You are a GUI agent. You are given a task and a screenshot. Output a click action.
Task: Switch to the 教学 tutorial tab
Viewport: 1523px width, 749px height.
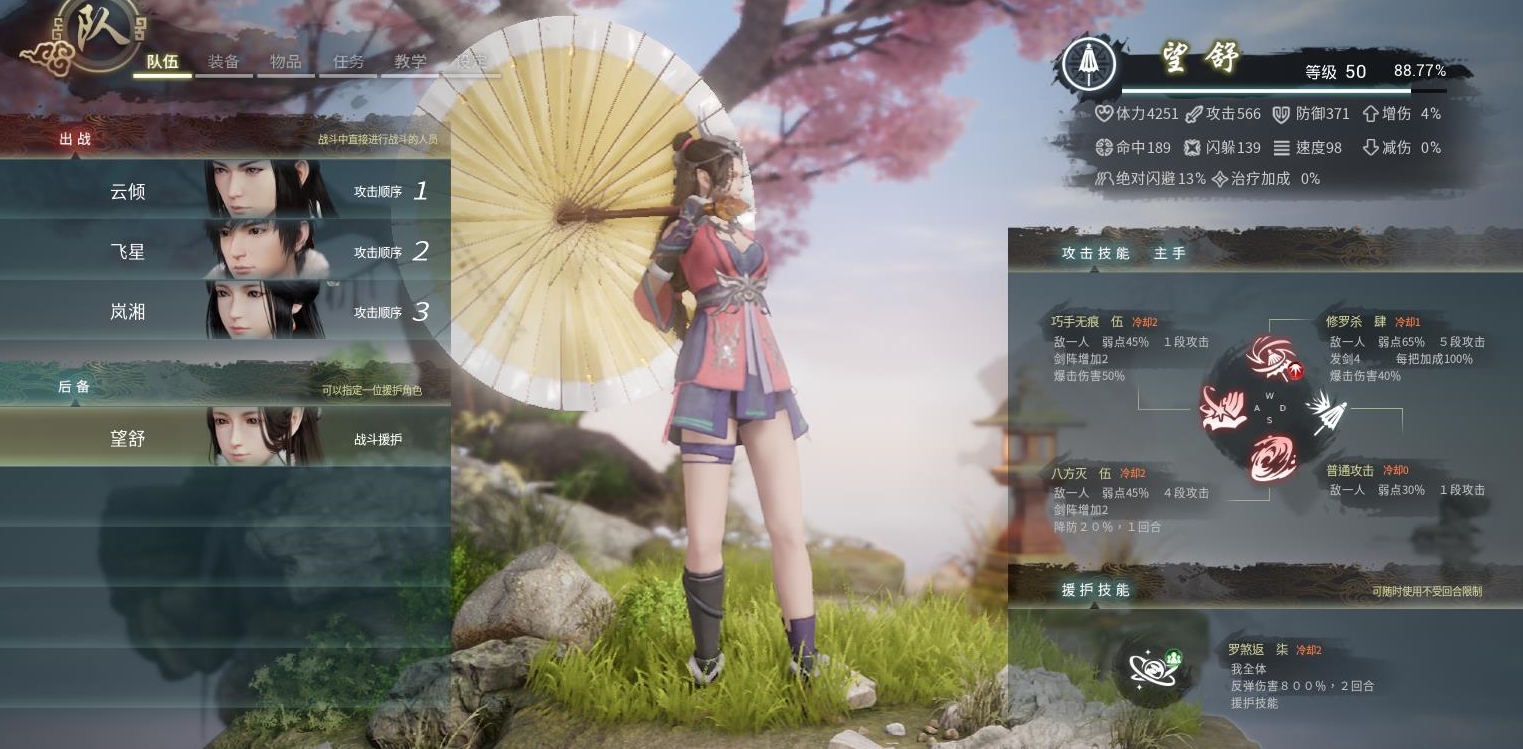tap(410, 62)
